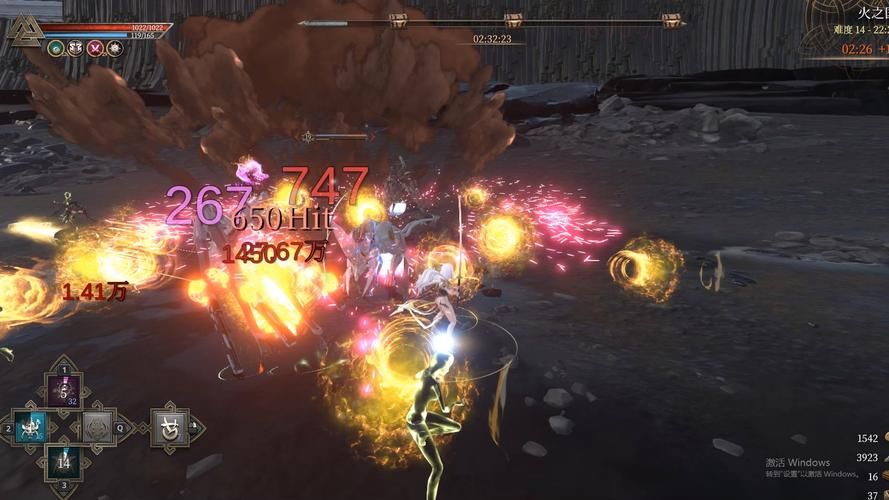Click the first chest on the progress track
The height and width of the screenshot is (500, 889).
point(398,20)
